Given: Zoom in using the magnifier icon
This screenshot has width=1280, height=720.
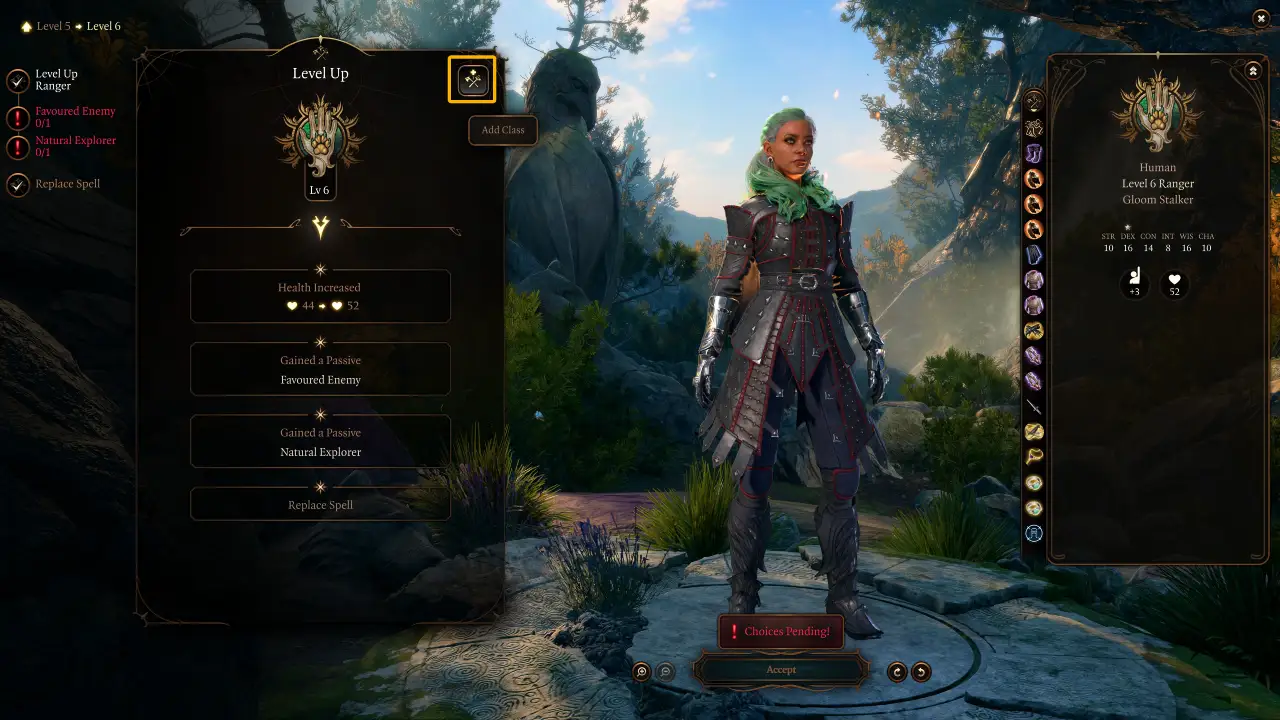Looking at the screenshot, I should point(643,671).
